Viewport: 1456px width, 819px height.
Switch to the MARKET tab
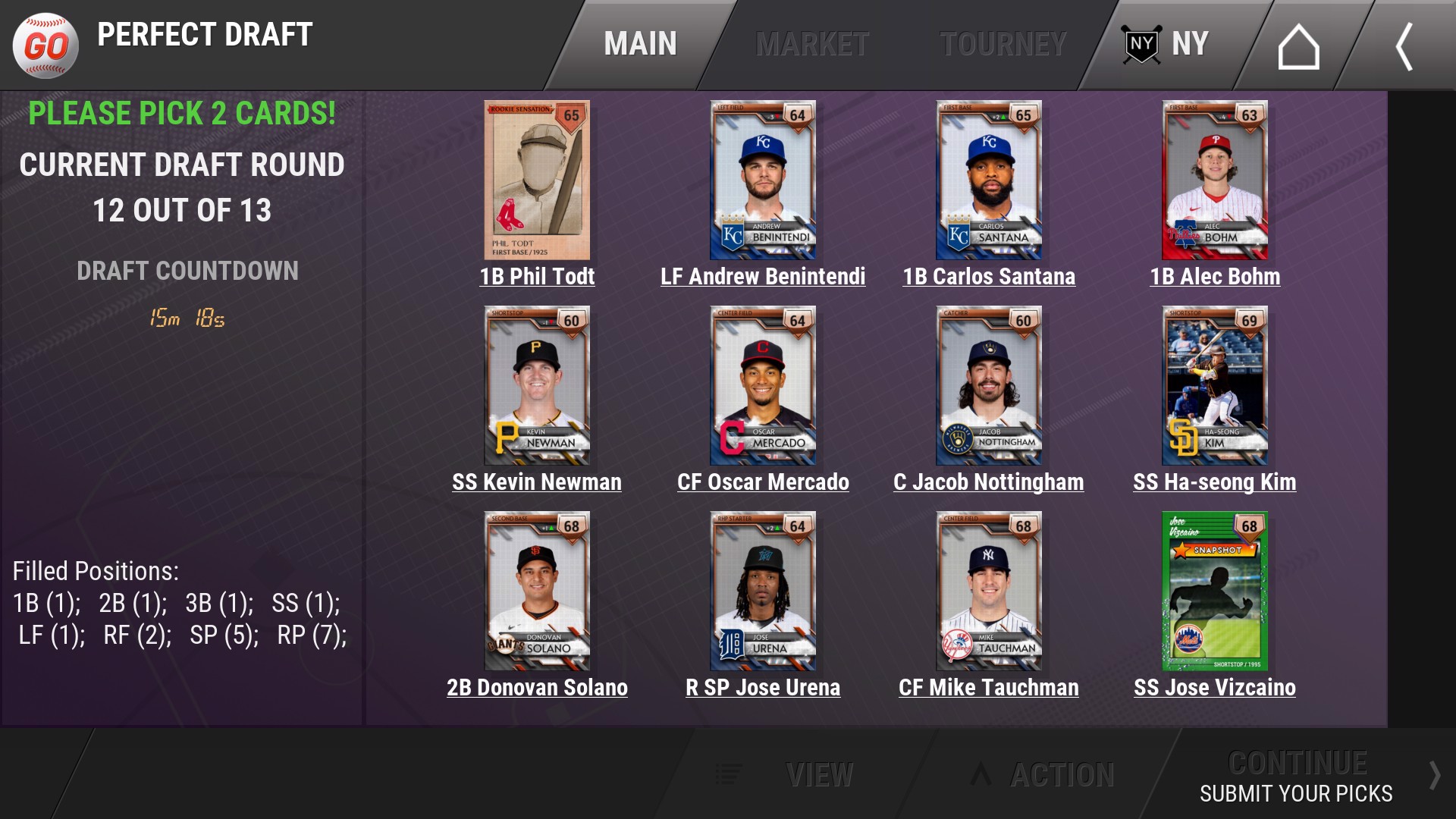click(x=813, y=43)
